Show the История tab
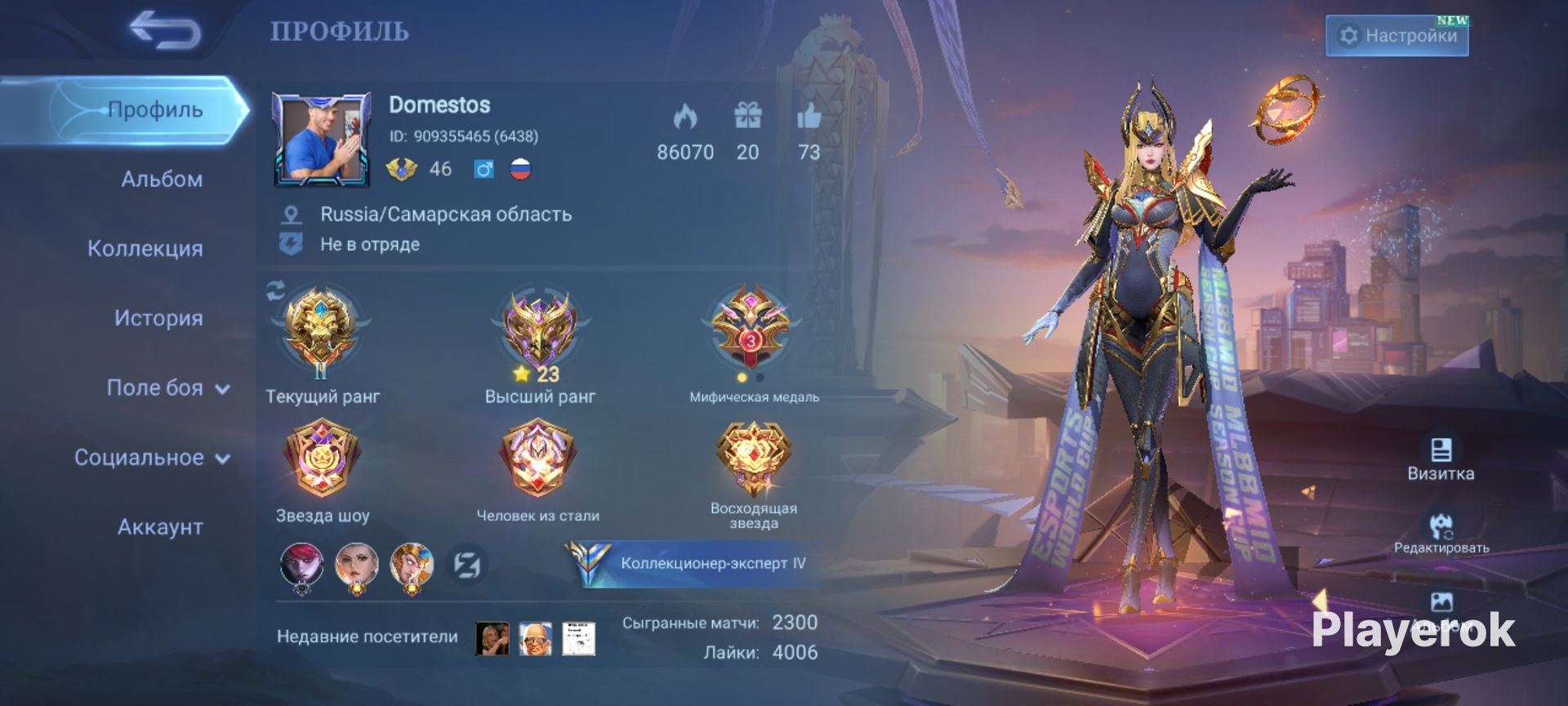Viewport: 1568px width, 706px height. 158,318
